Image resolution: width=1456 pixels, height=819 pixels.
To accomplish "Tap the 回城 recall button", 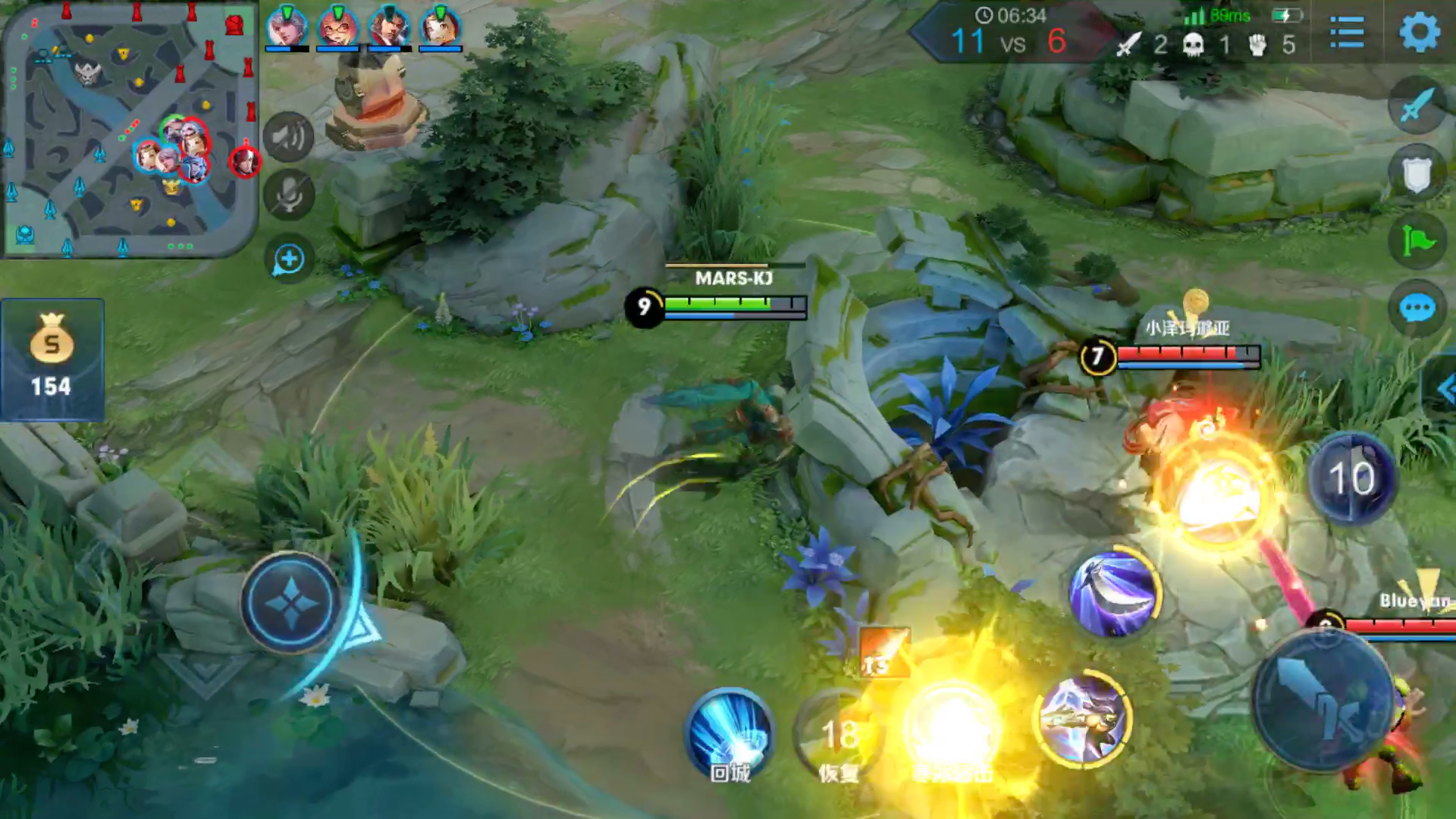I will pyautogui.click(x=730, y=734).
